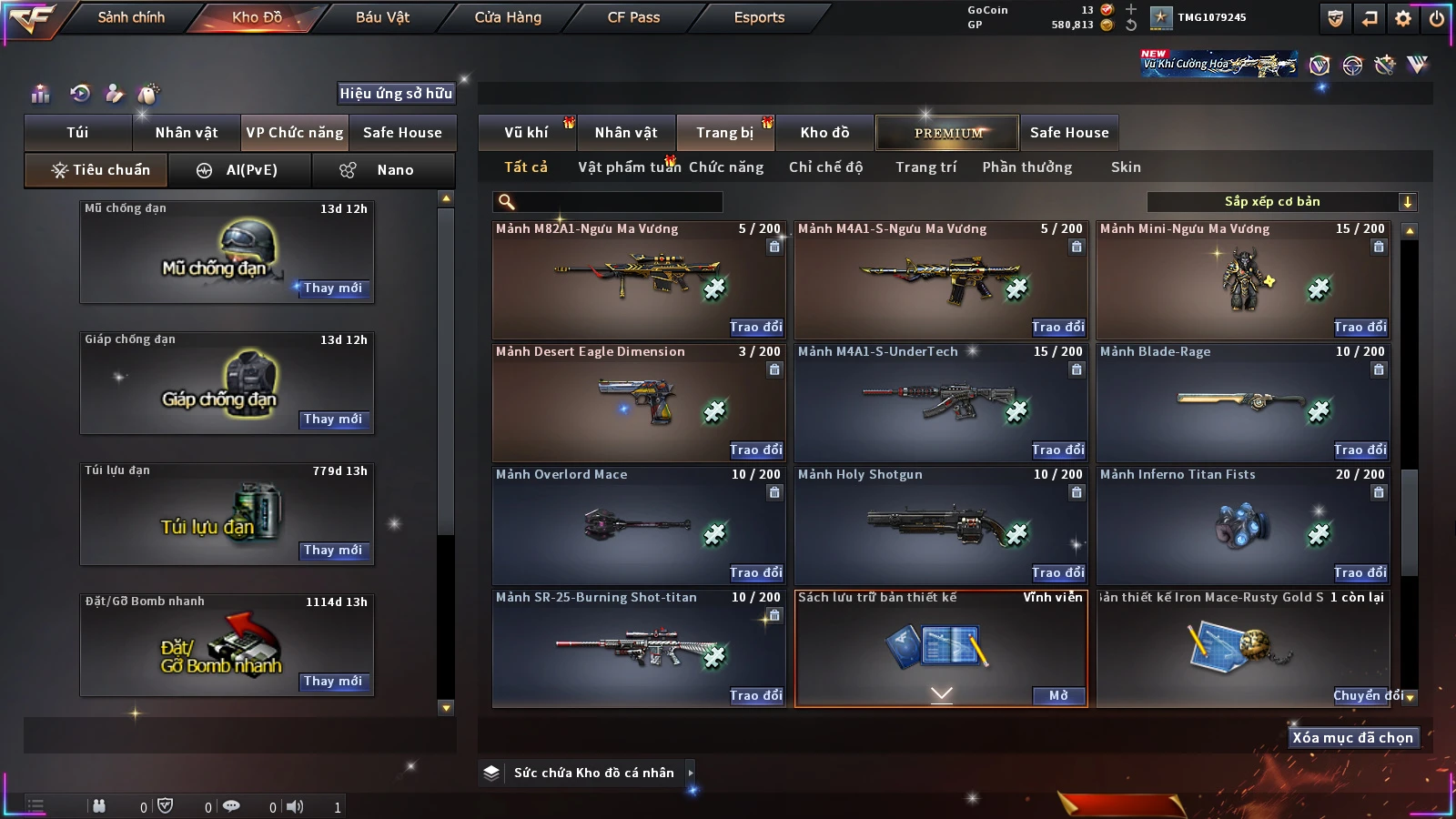The width and height of the screenshot is (1456, 819).
Task: Filter items by Skin category
Action: pyautogui.click(x=1126, y=167)
